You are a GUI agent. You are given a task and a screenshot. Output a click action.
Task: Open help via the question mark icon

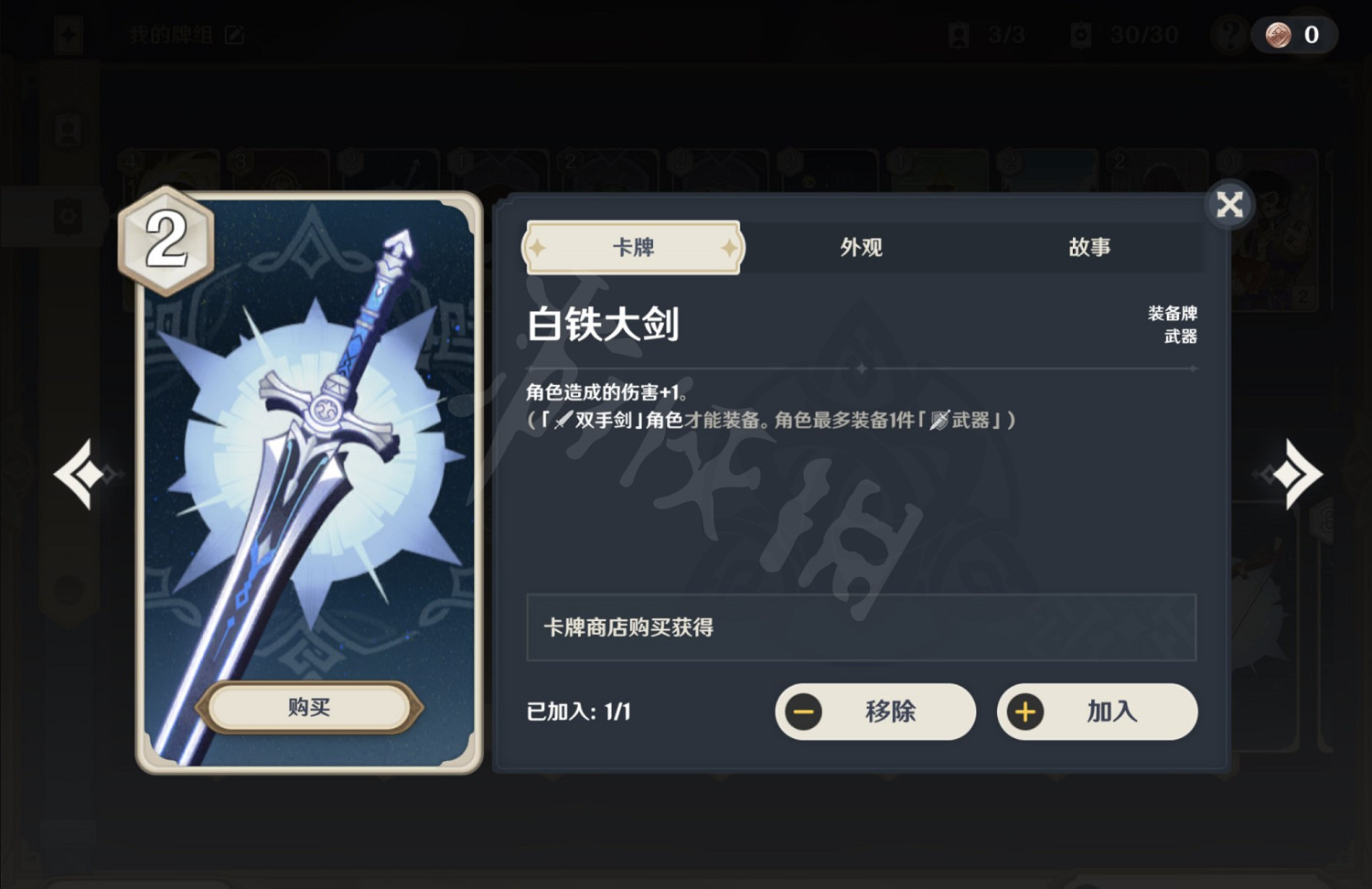pyautogui.click(x=1228, y=36)
